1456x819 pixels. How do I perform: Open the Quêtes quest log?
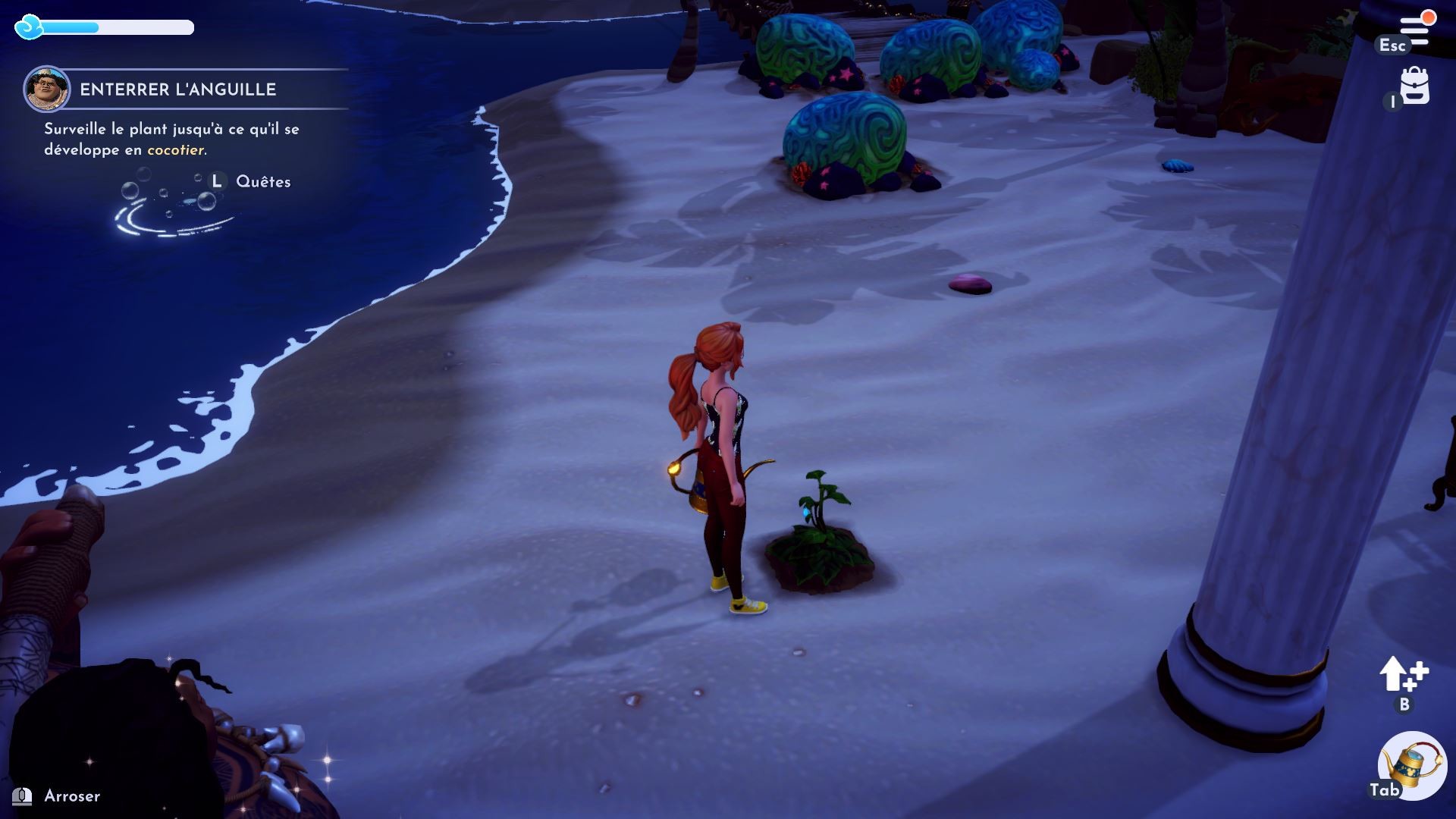pos(262,181)
